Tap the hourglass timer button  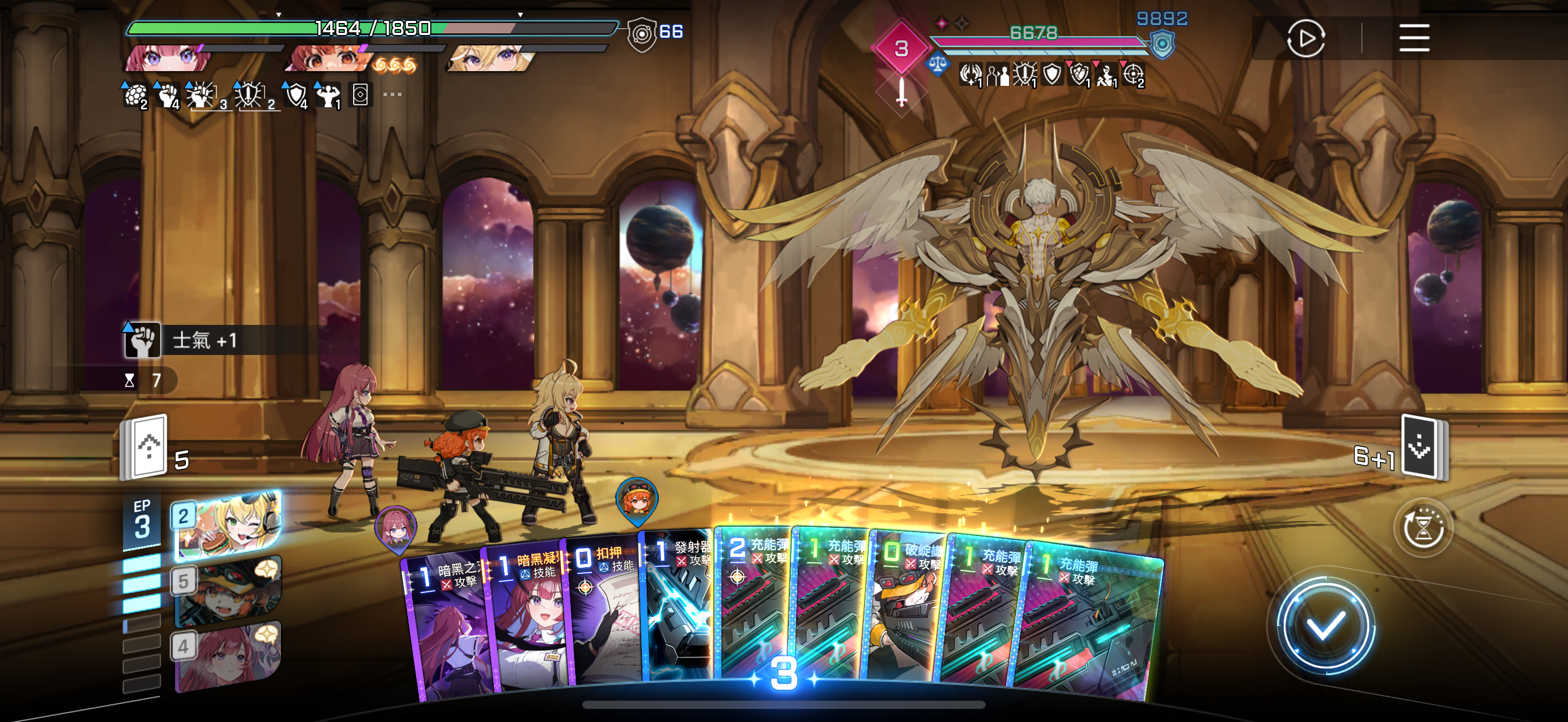[x=1423, y=528]
